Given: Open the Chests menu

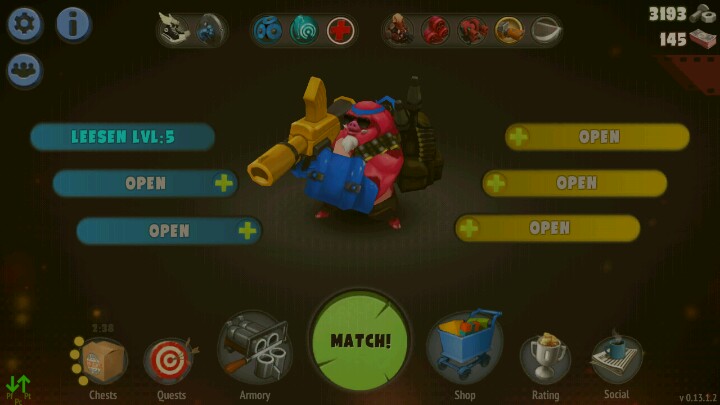Looking at the screenshot, I should pos(102,362).
